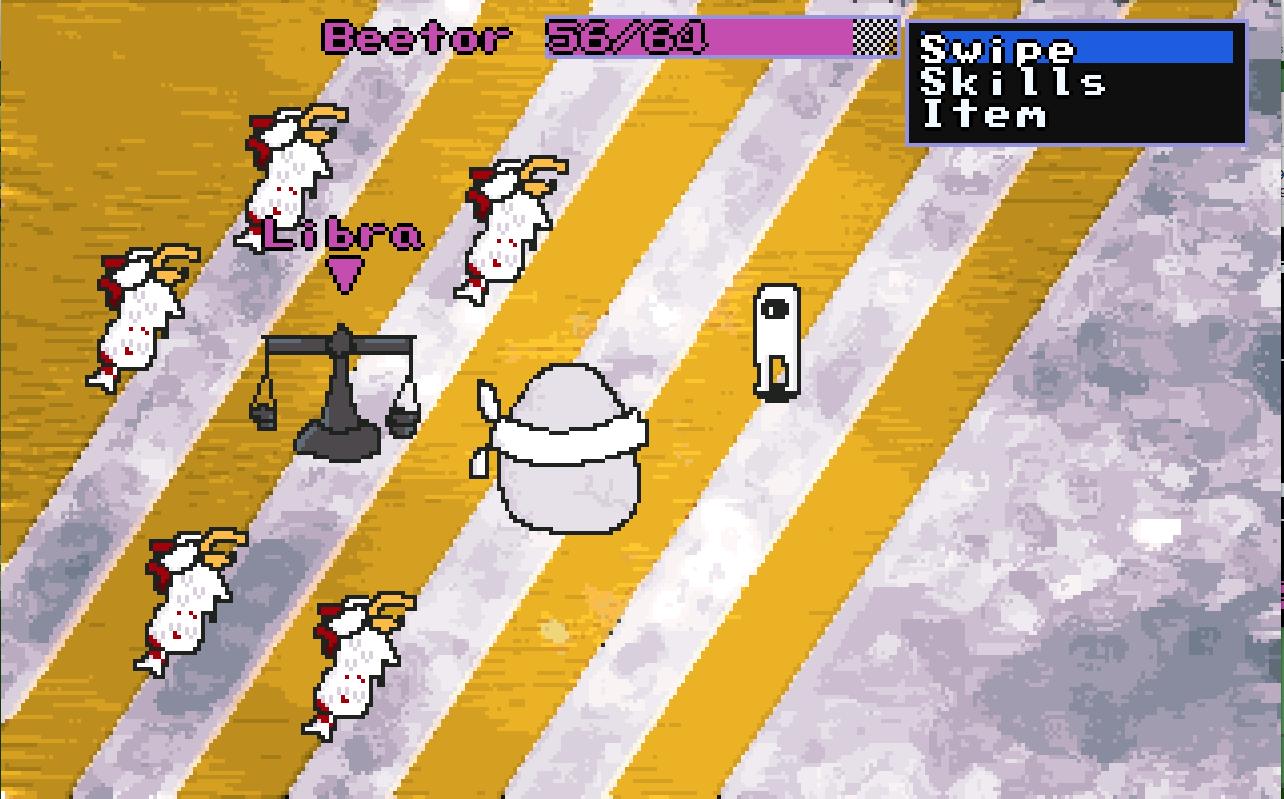This screenshot has height=799, width=1284.
Task: Click the Libra text label
Action: pyautogui.click(x=343, y=235)
